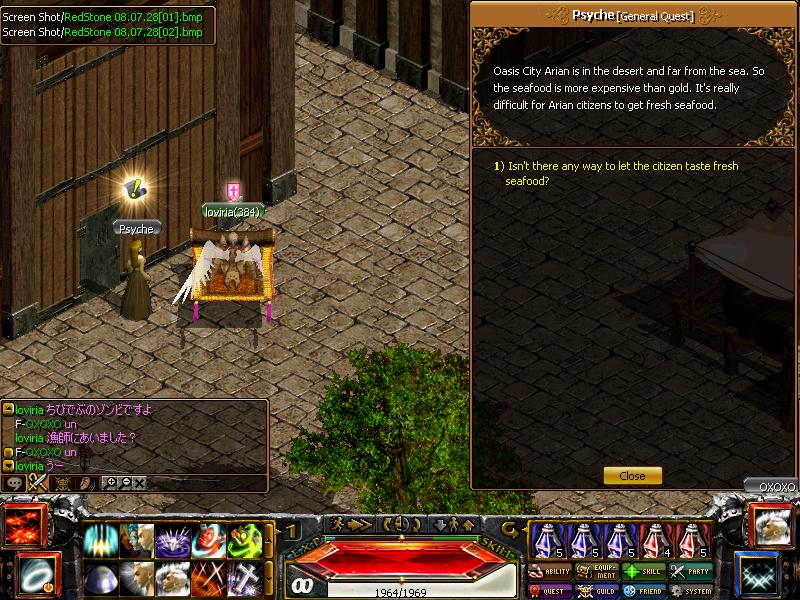This screenshot has width=800, height=600.
Task: Zoom in the chat text with magnifier plus
Action: coord(109,482)
